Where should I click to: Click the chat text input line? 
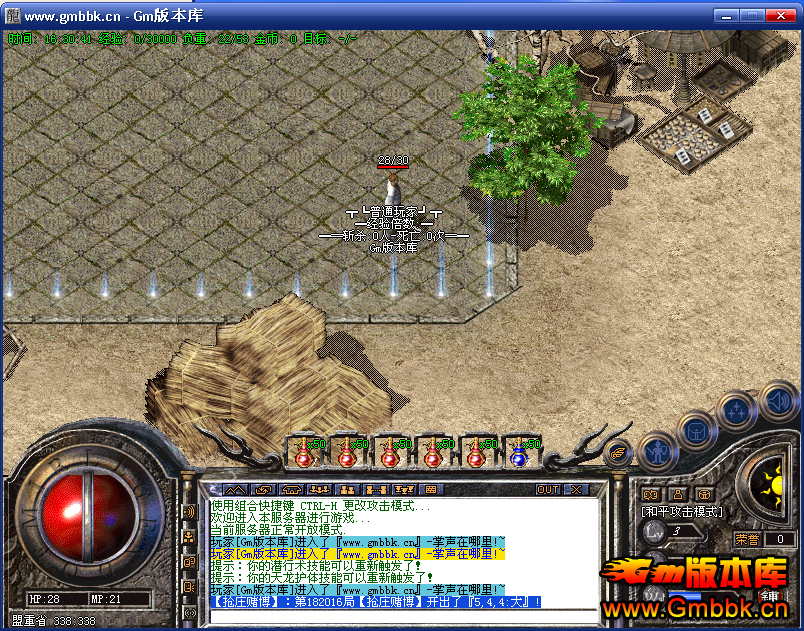400,615
